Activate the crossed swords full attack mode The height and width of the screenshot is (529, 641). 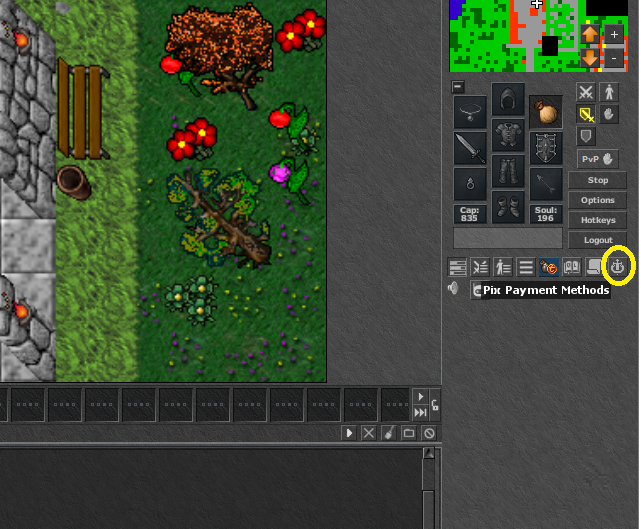(586, 92)
